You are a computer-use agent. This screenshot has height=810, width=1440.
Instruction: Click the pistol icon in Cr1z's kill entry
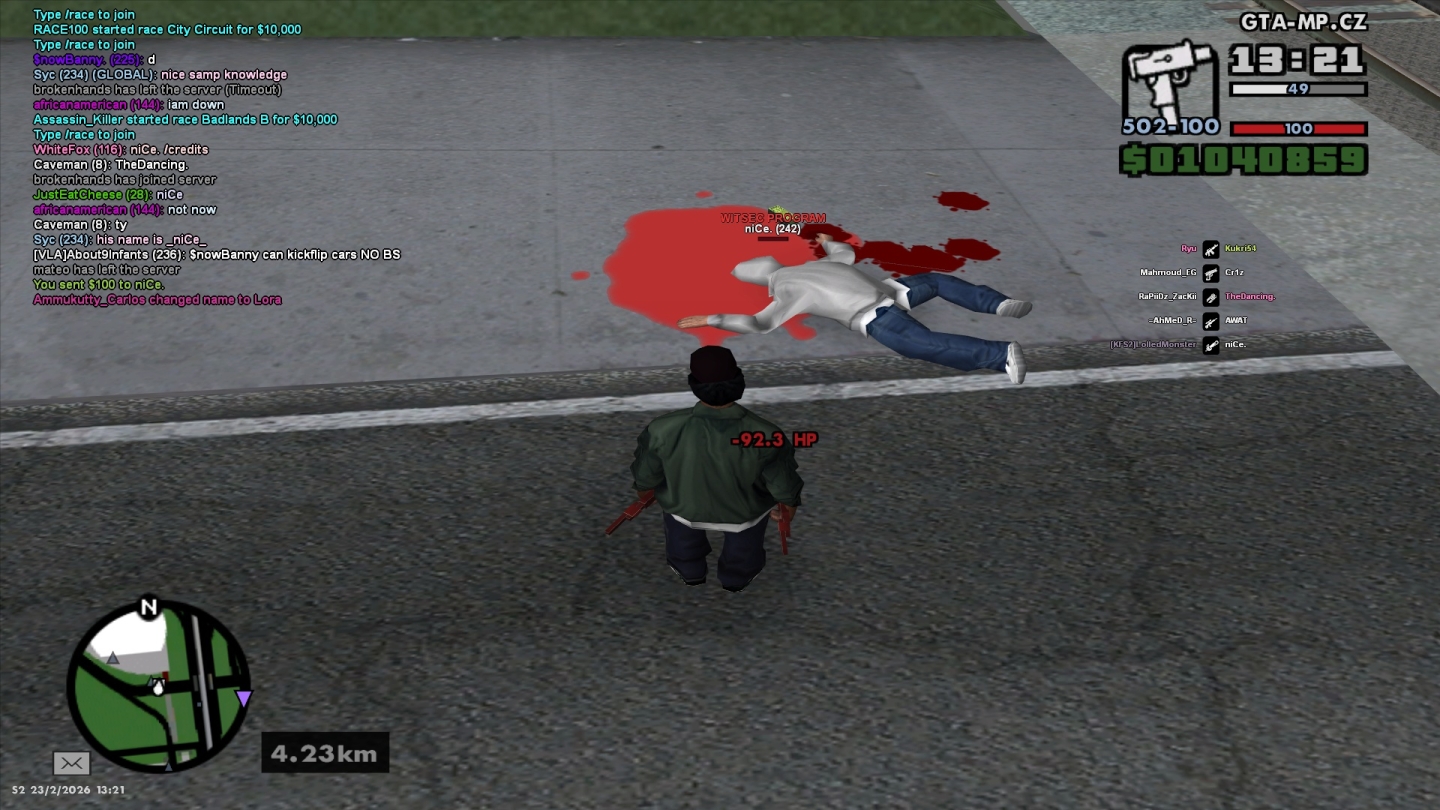click(x=1210, y=272)
